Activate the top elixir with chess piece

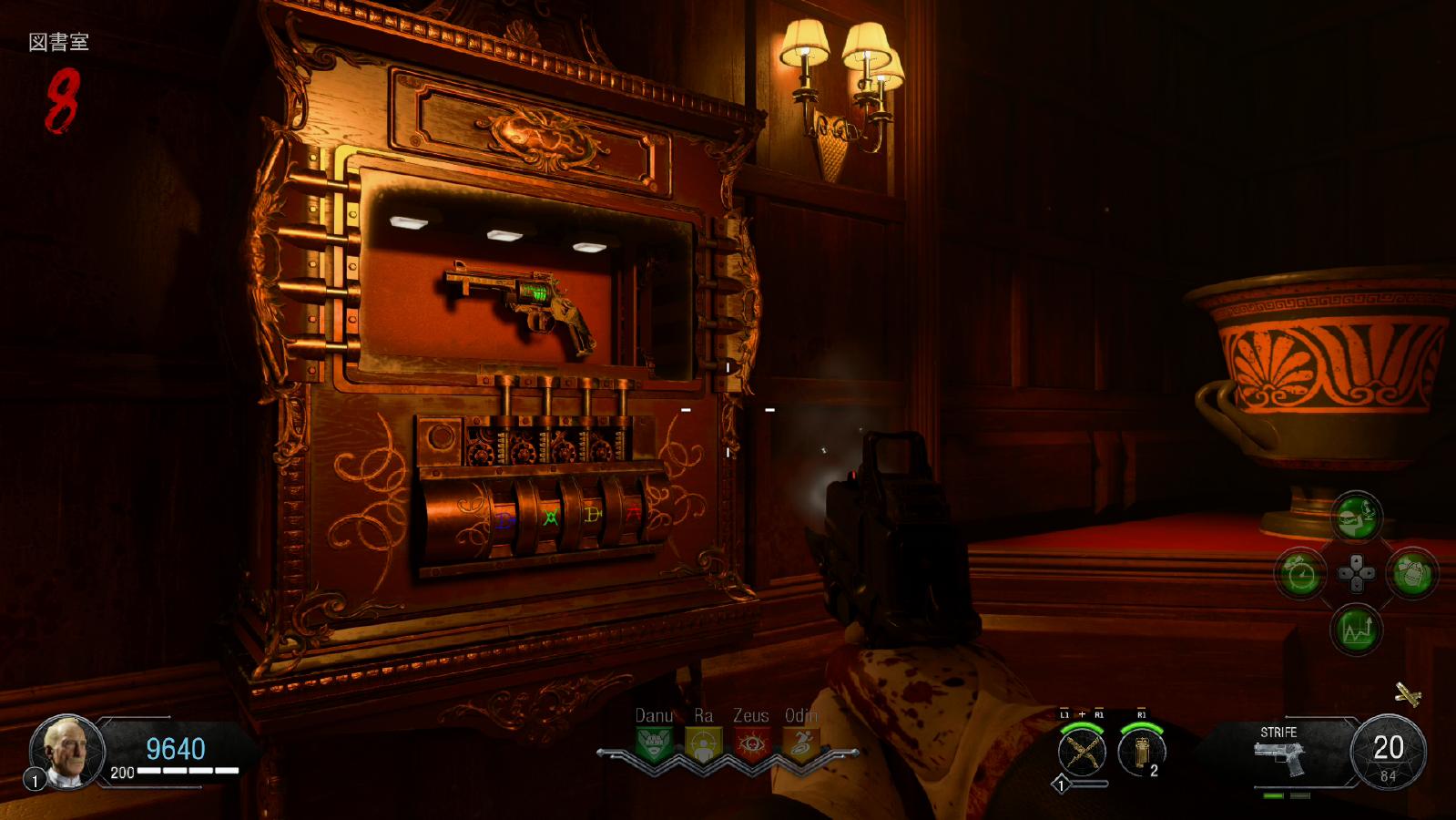click(x=1357, y=518)
